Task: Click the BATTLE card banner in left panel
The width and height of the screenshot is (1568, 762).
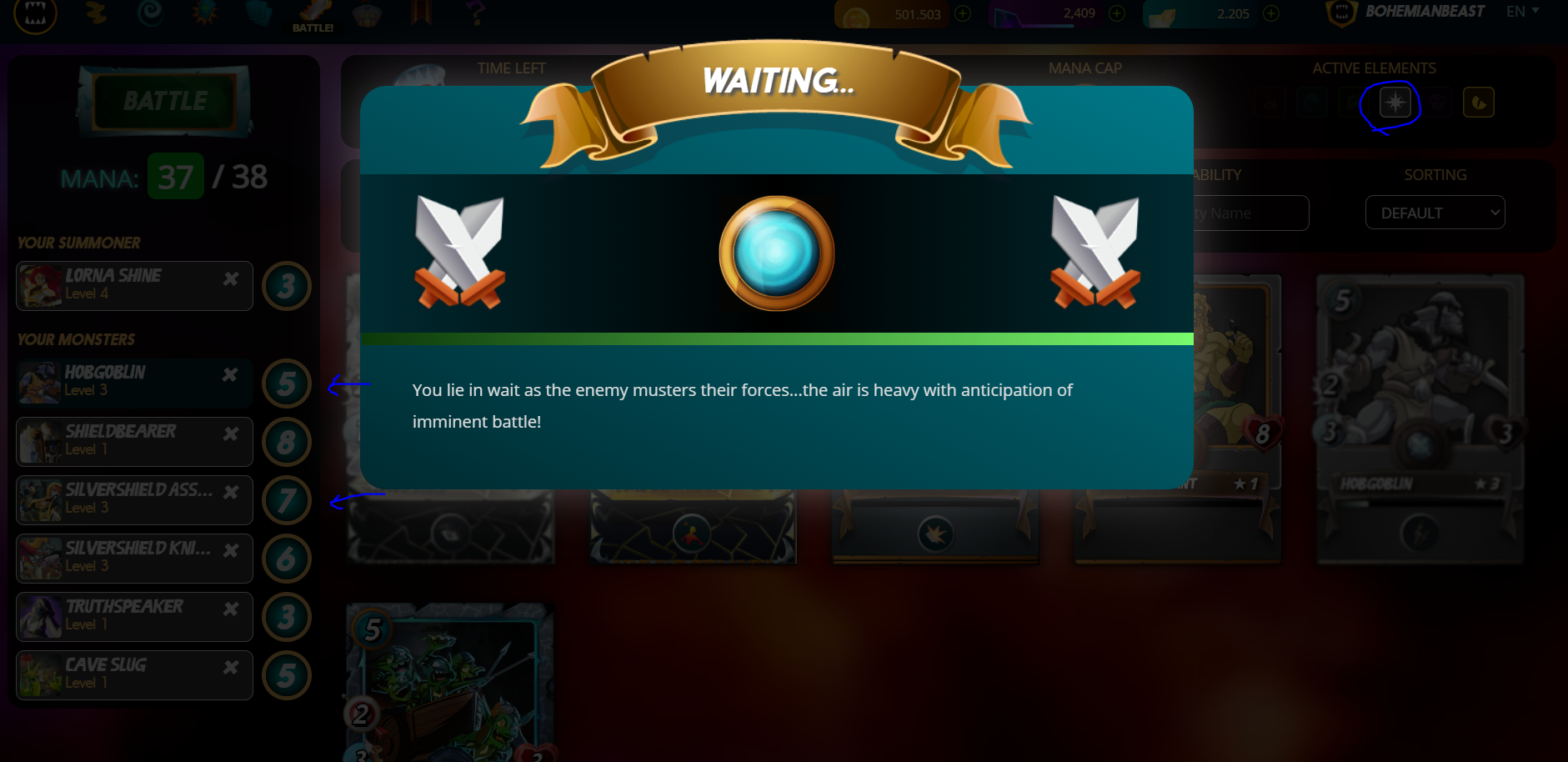Action: click(163, 102)
